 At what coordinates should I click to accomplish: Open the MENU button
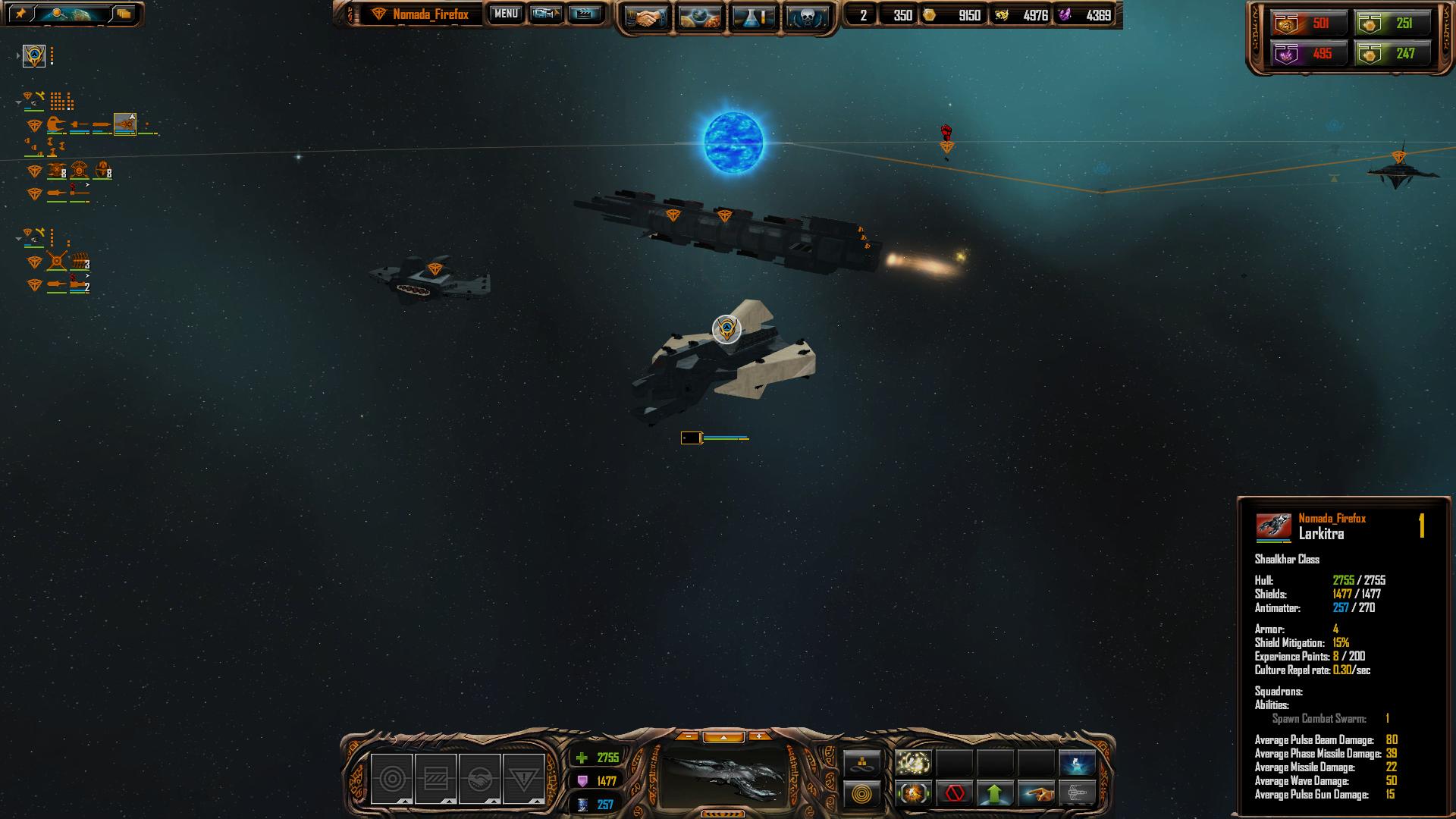point(506,14)
